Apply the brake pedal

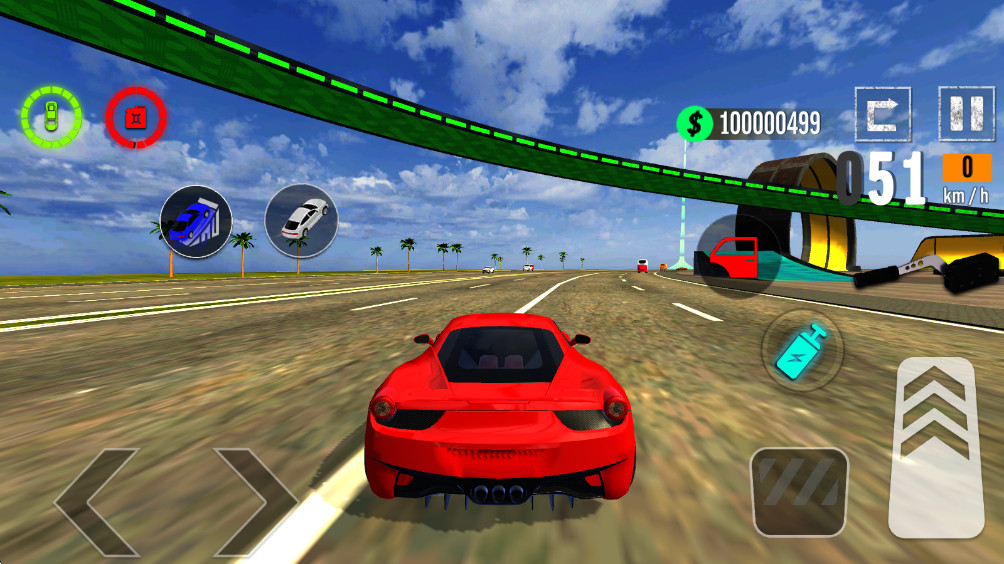[799, 491]
